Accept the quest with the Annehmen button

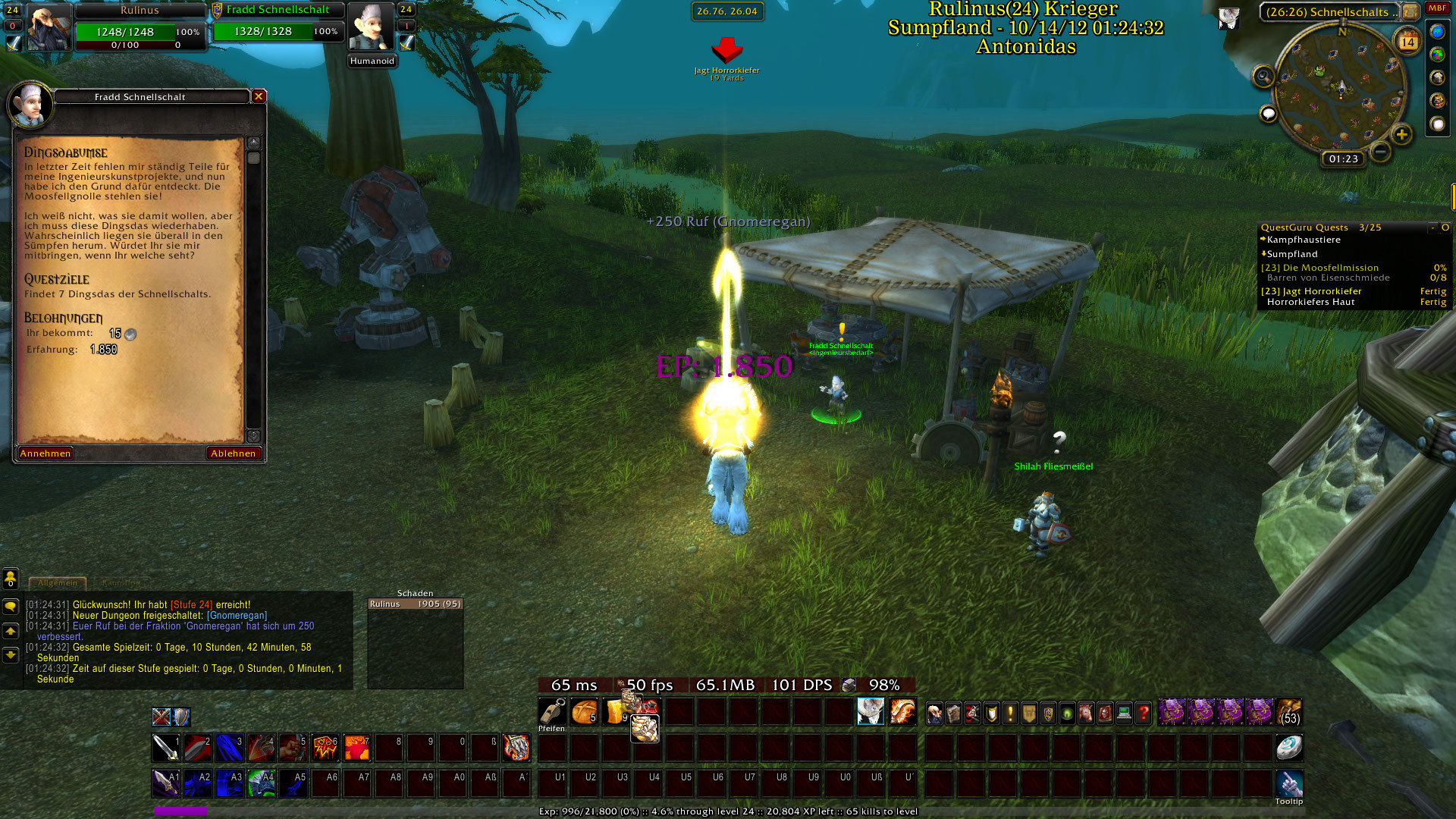pyautogui.click(x=45, y=453)
